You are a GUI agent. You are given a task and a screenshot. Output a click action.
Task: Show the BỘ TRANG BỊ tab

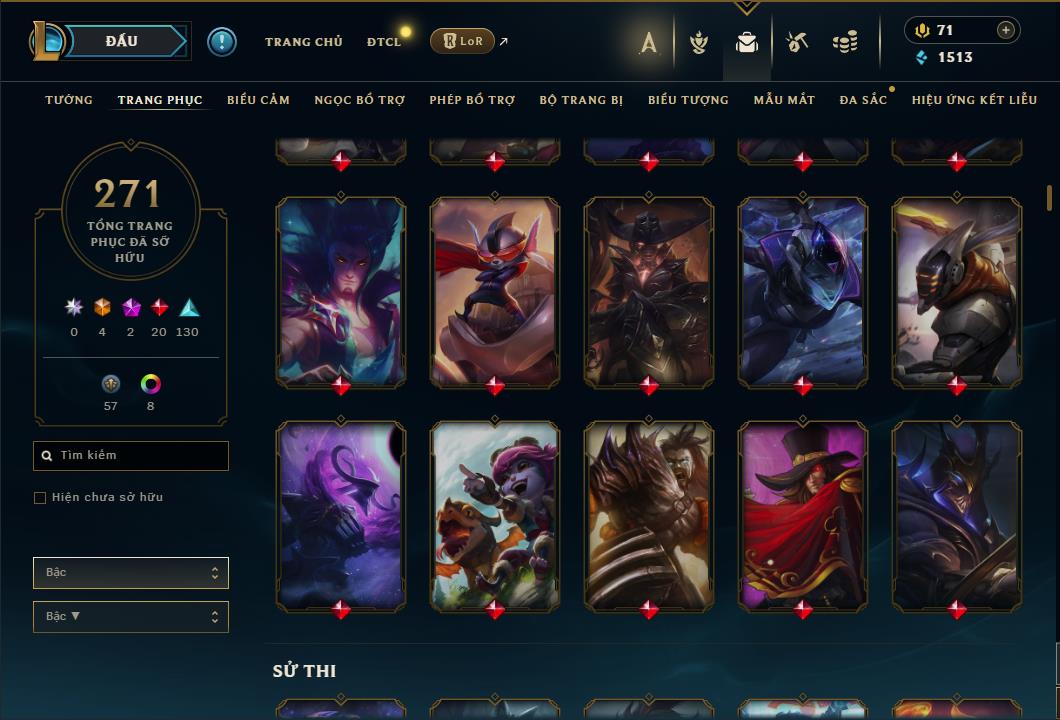pos(581,100)
